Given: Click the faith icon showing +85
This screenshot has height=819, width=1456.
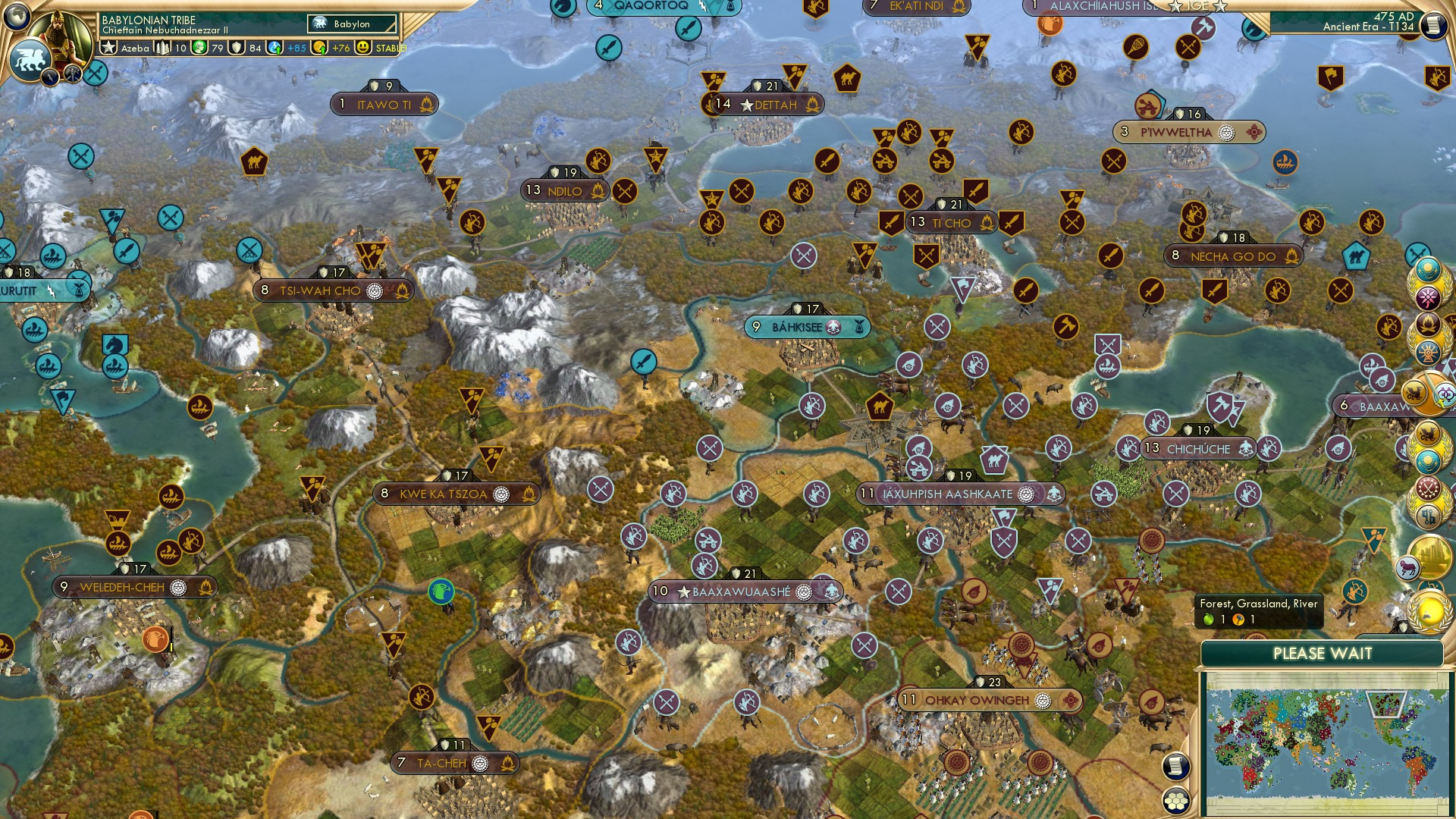Looking at the screenshot, I should coord(275,48).
